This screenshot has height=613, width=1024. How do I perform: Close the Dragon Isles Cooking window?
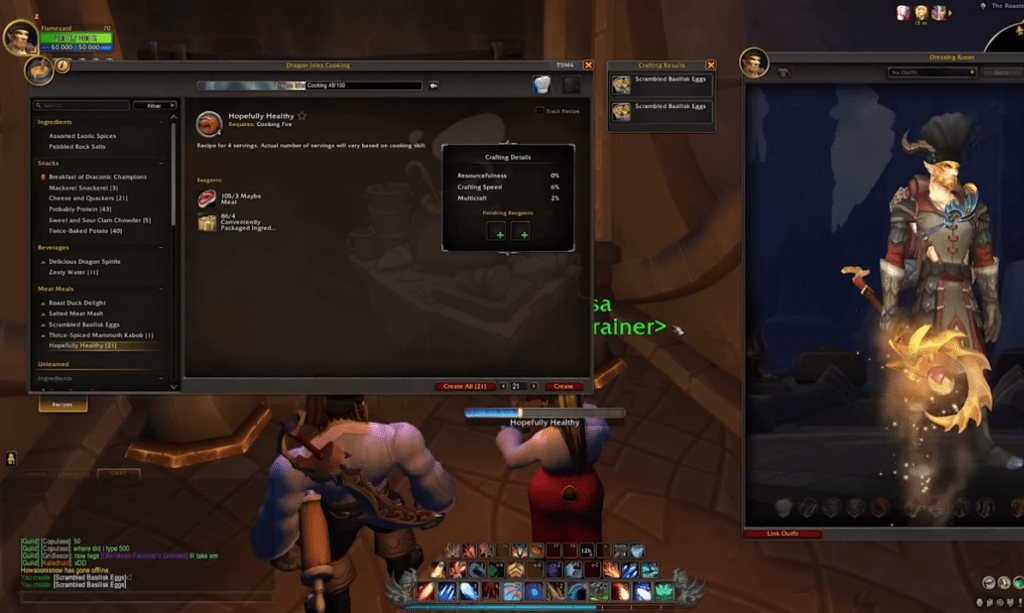point(588,65)
